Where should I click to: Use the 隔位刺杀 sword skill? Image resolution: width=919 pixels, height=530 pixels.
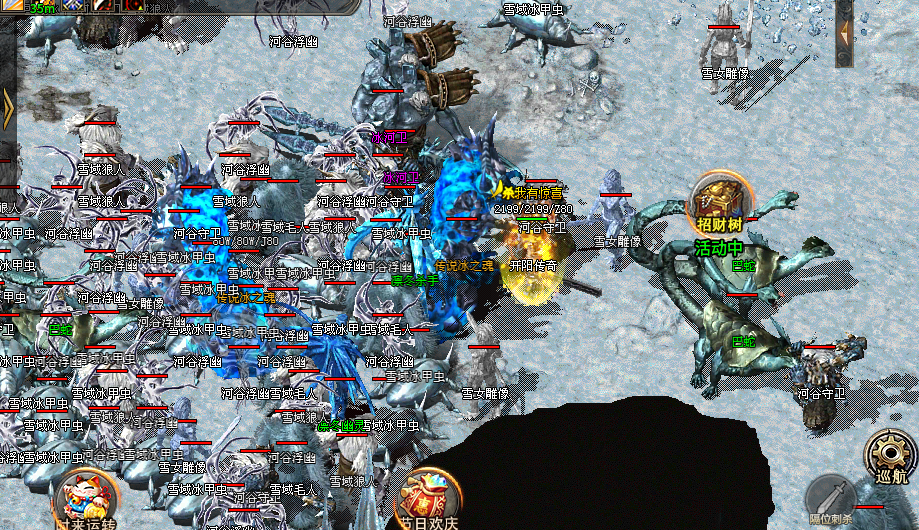coord(829,497)
